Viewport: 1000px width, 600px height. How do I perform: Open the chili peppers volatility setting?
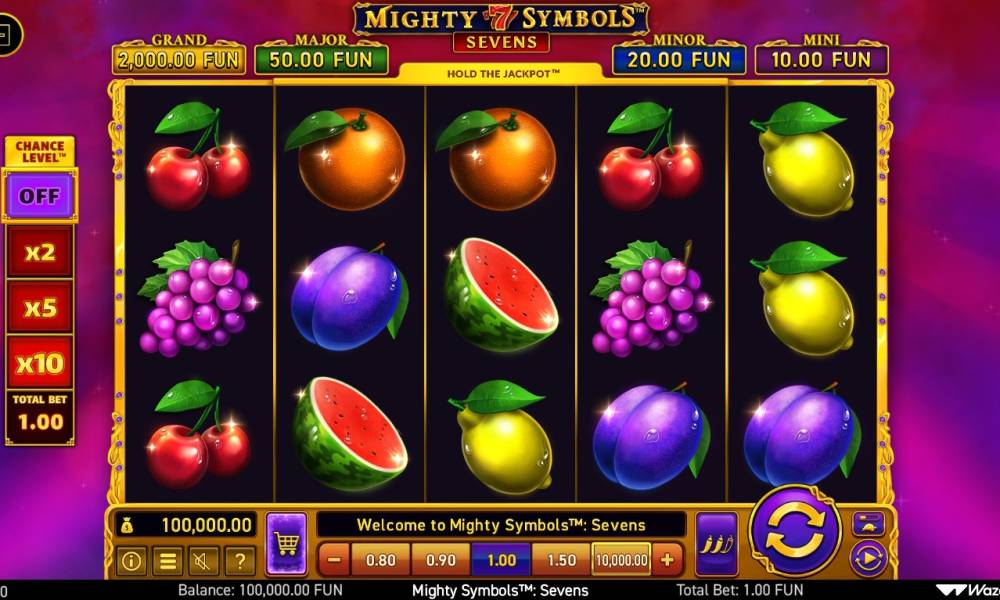tap(716, 544)
